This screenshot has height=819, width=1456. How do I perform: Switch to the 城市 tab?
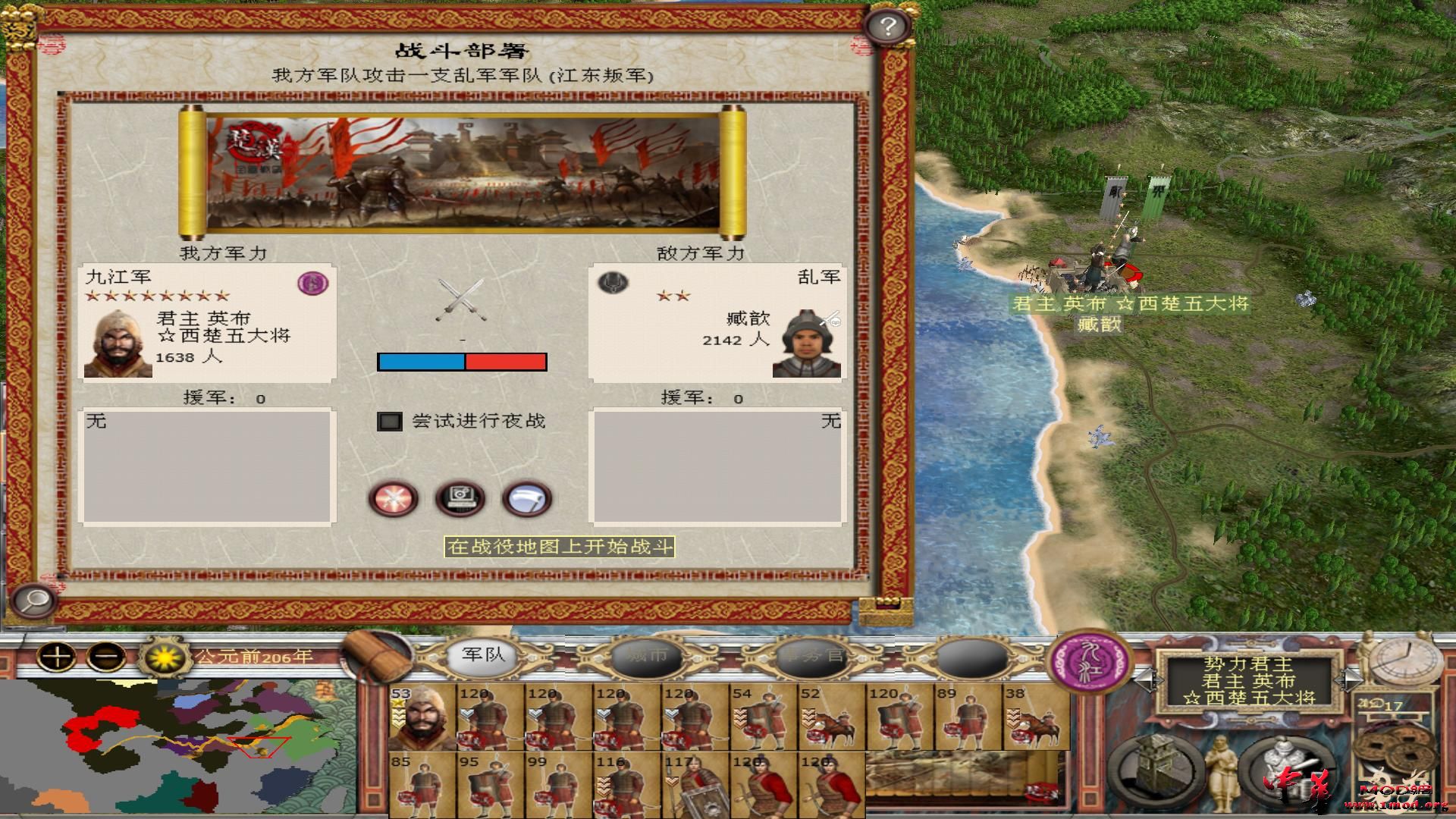[x=648, y=660]
